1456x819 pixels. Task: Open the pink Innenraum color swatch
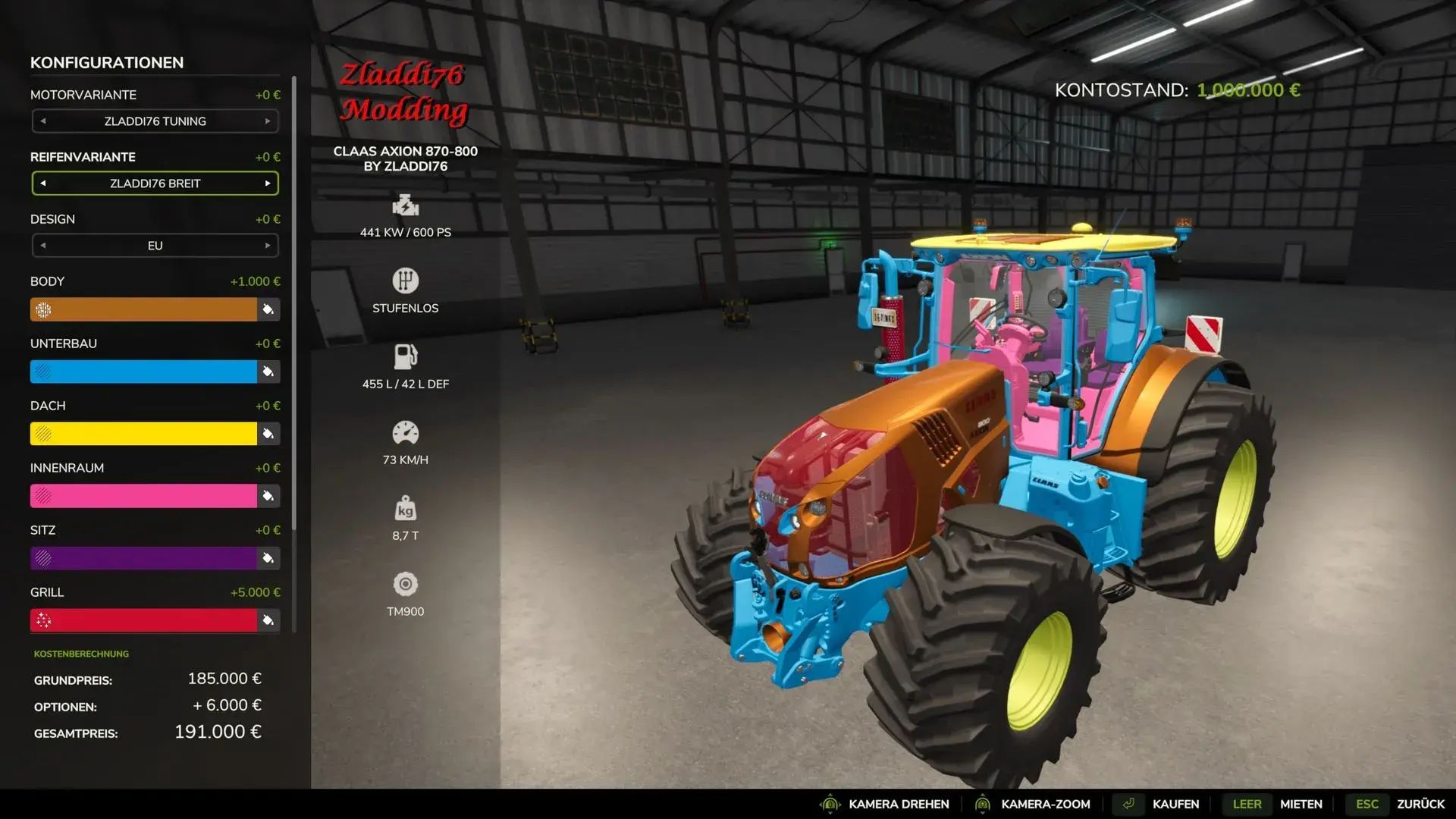pyautogui.click(x=143, y=496)
